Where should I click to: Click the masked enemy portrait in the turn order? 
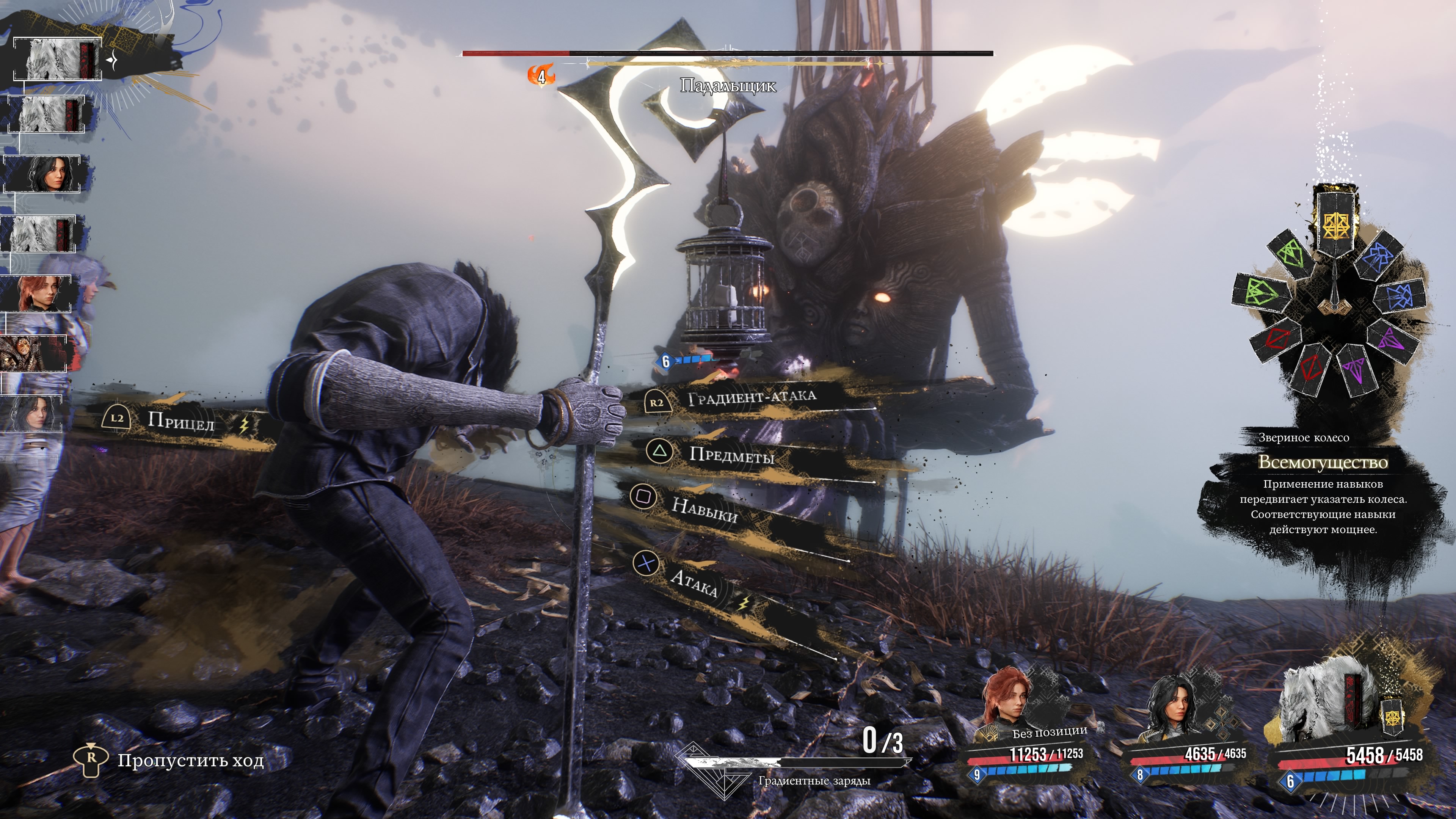(34, 353)
